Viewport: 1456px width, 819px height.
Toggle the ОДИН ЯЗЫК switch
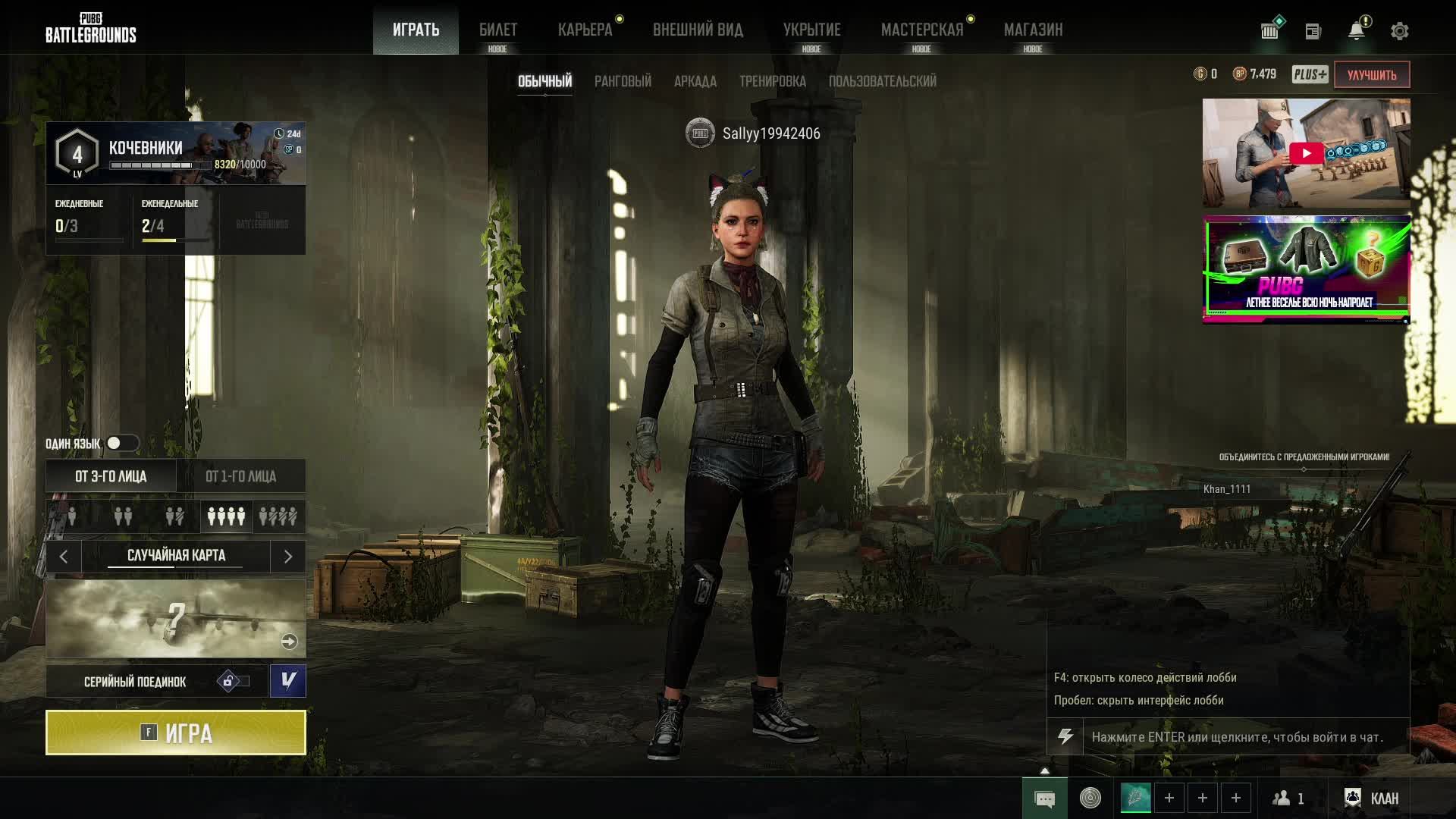(x=121, y=443)
